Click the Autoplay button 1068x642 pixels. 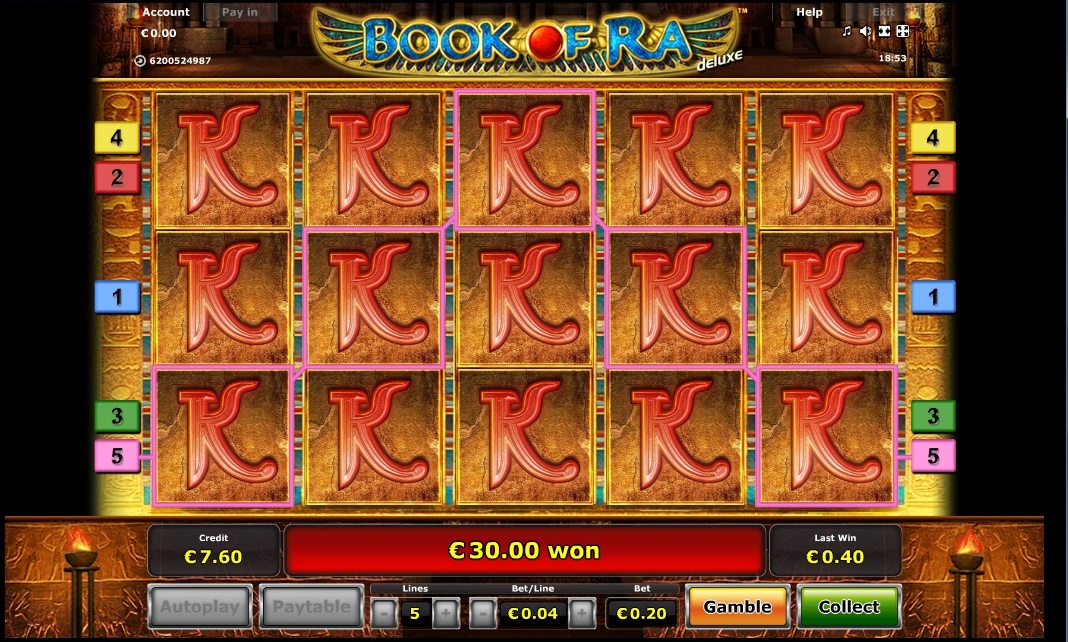[x=200, y=607]
